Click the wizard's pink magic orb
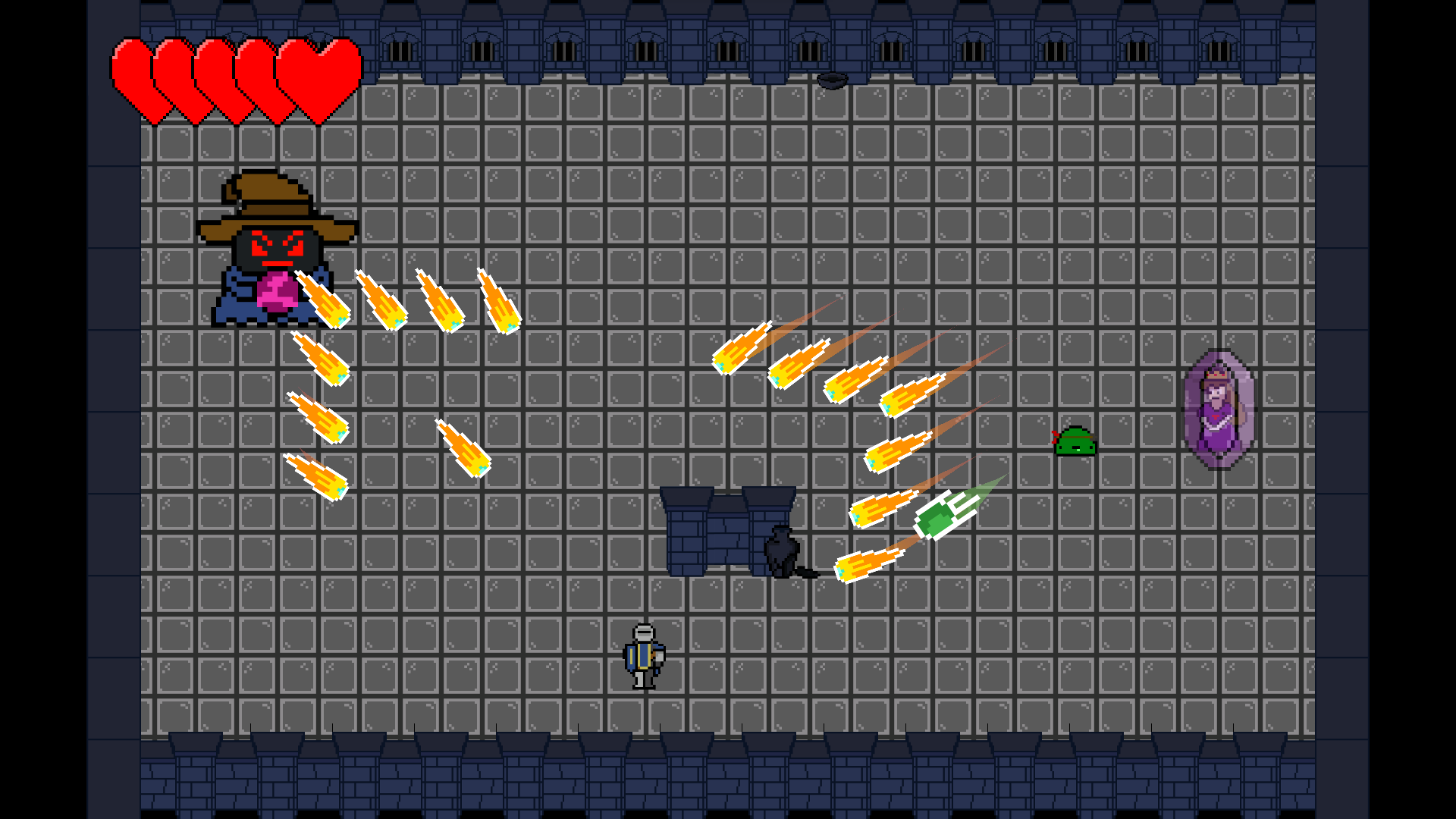 click(279, 292)
